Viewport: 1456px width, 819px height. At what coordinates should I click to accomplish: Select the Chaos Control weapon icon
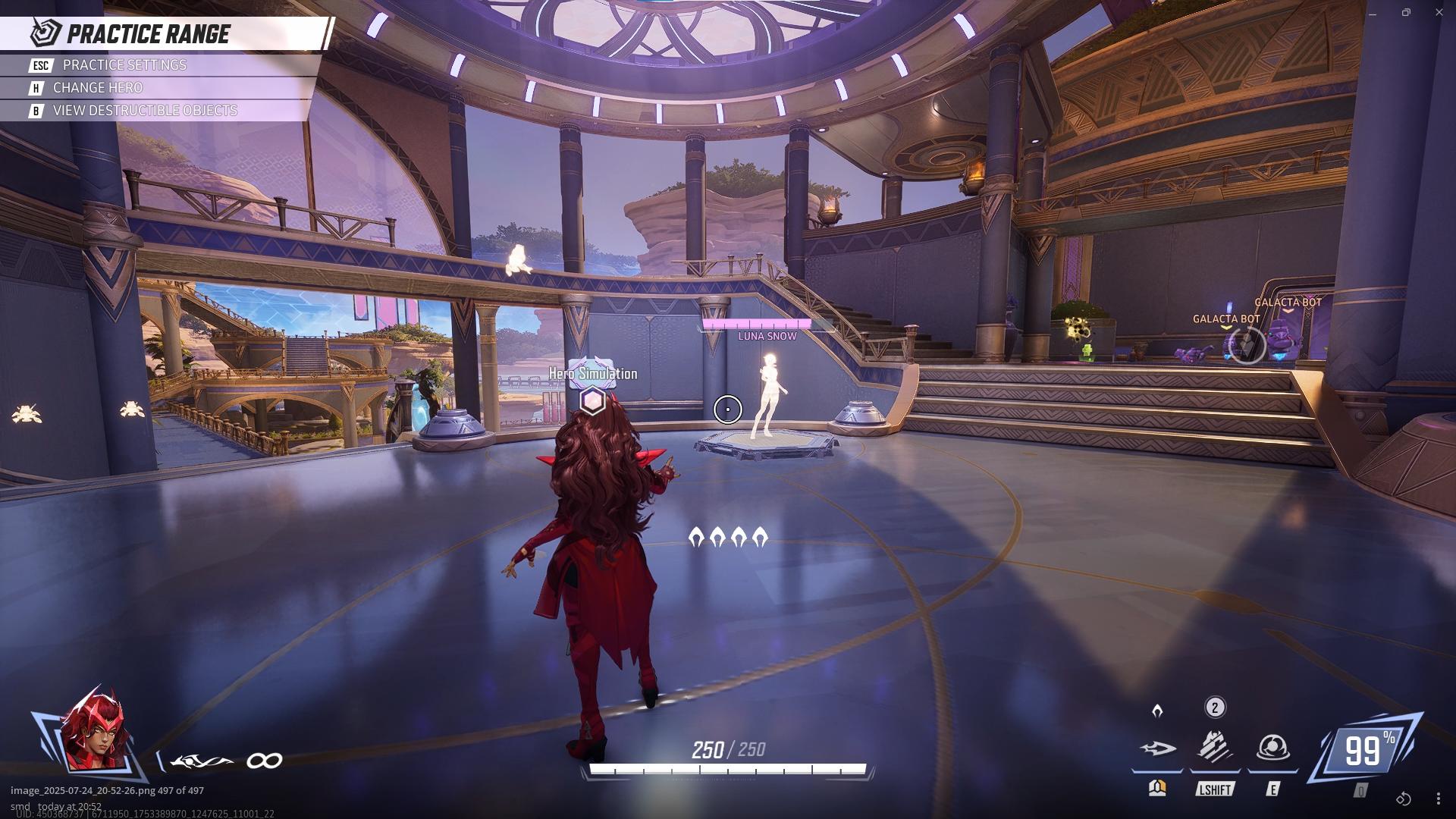pos(202,761)
